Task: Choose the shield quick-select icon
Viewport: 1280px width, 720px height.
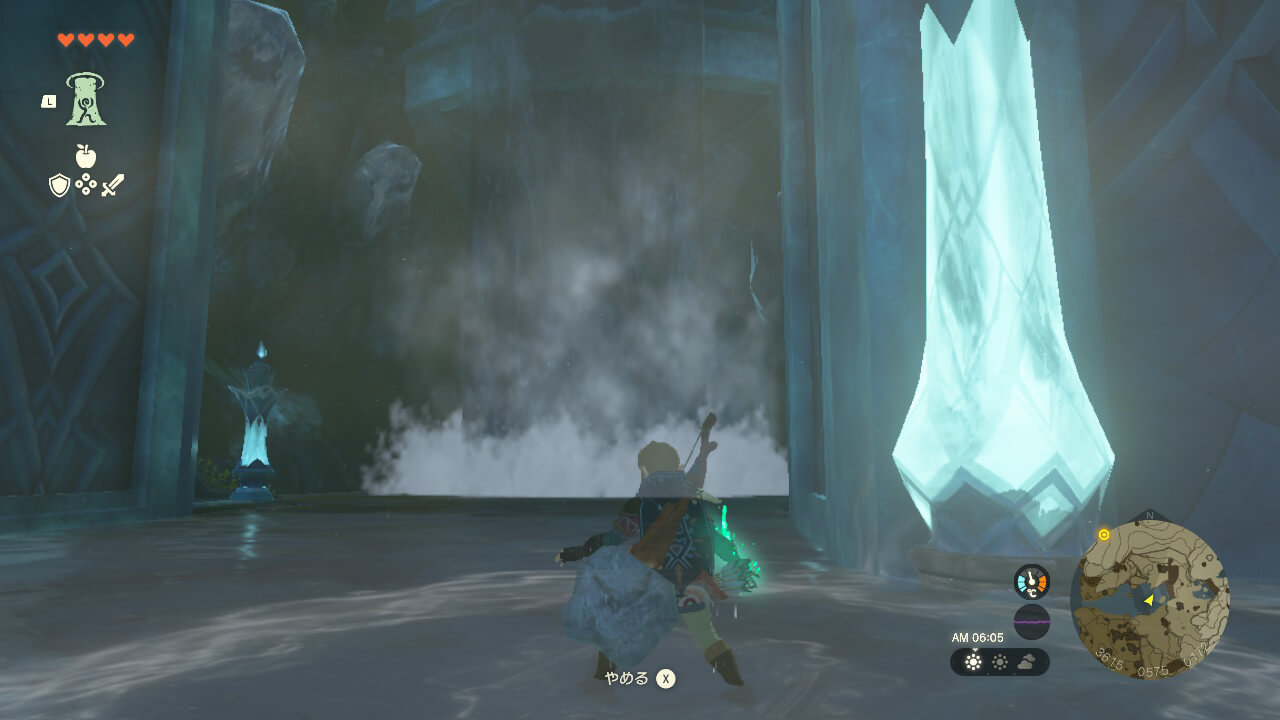Action: pos(59,185)
